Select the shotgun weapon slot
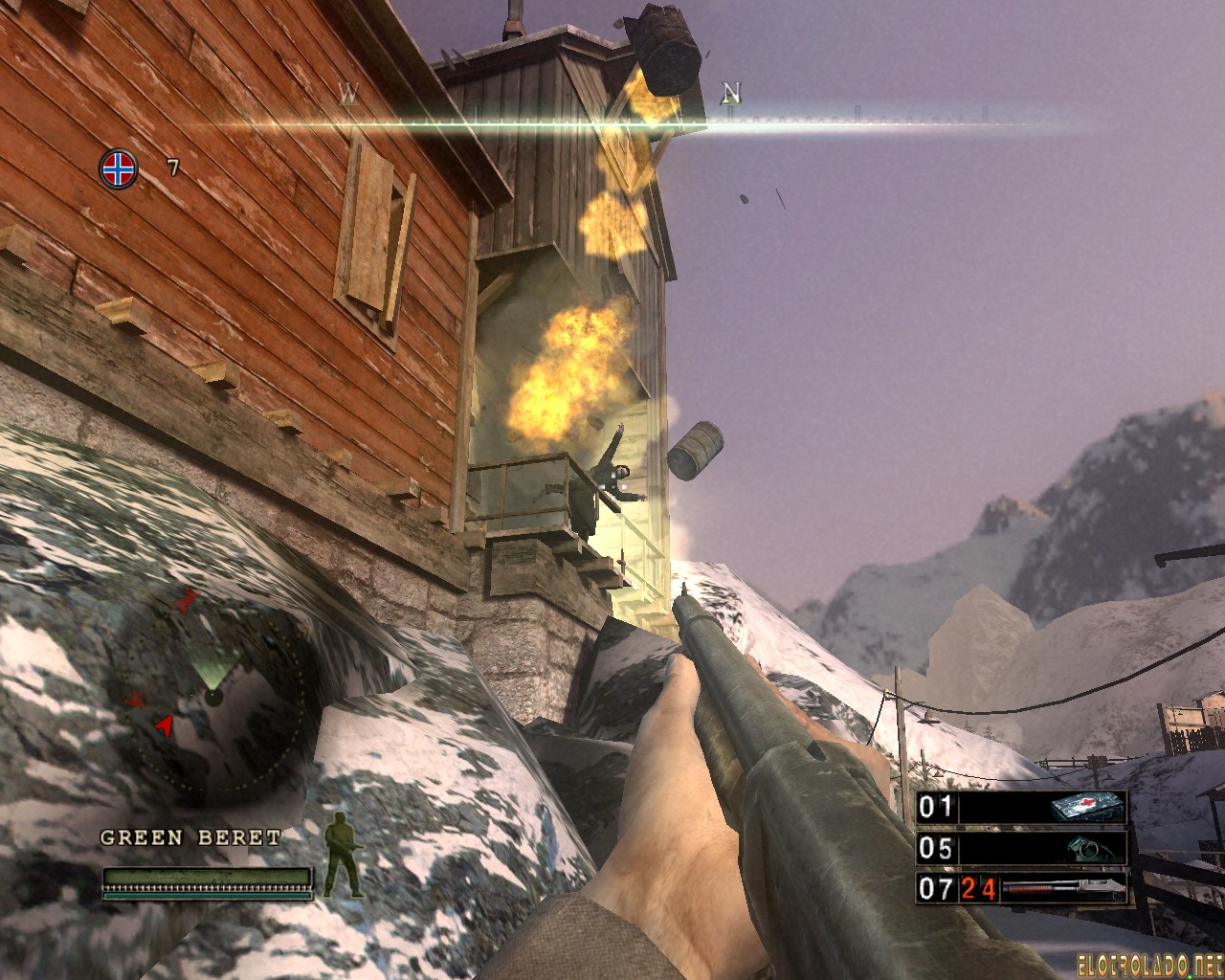Screen dimensions: 1225x980 click(1021, 888)
